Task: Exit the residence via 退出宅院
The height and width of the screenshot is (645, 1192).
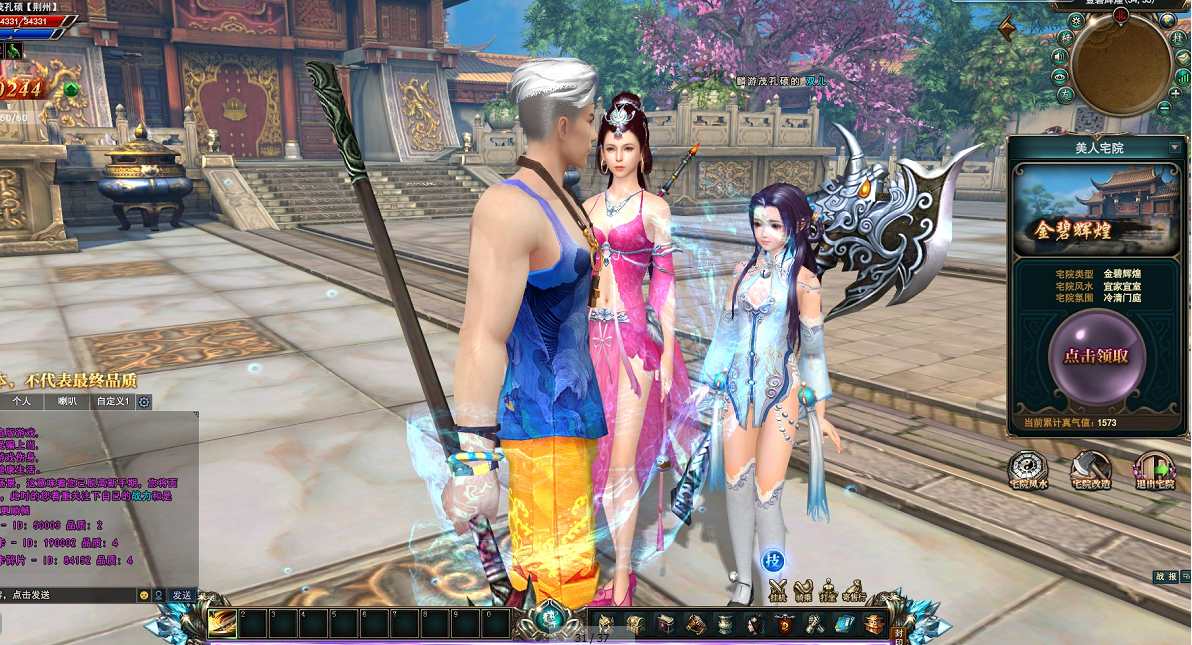Action: (1153, 469)
